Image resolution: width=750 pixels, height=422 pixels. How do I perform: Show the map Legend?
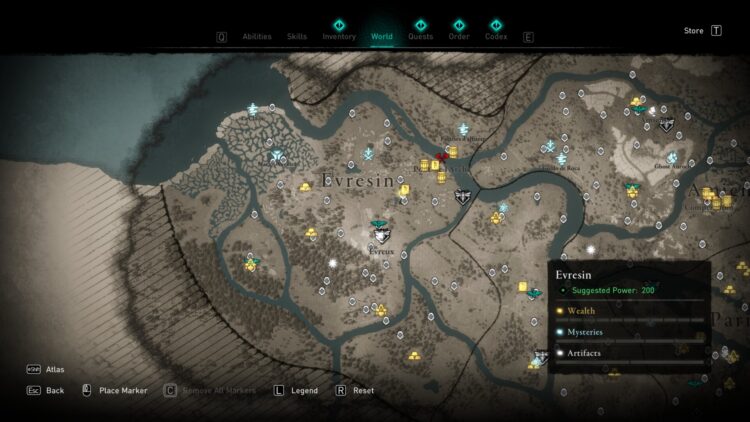(304, 390)
